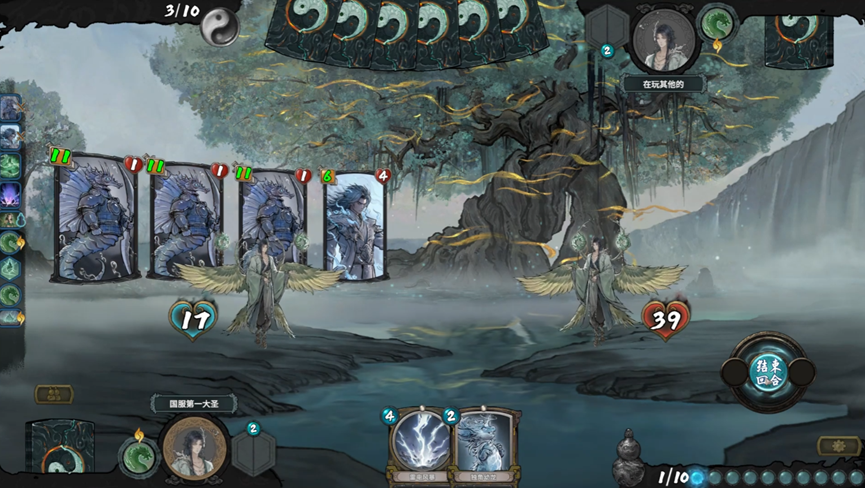Viewport: 865px width, 488px height.
Task: Click the yin-yang symbol next to 3/10
Action: pyautogui.click(x=220, y=26)
